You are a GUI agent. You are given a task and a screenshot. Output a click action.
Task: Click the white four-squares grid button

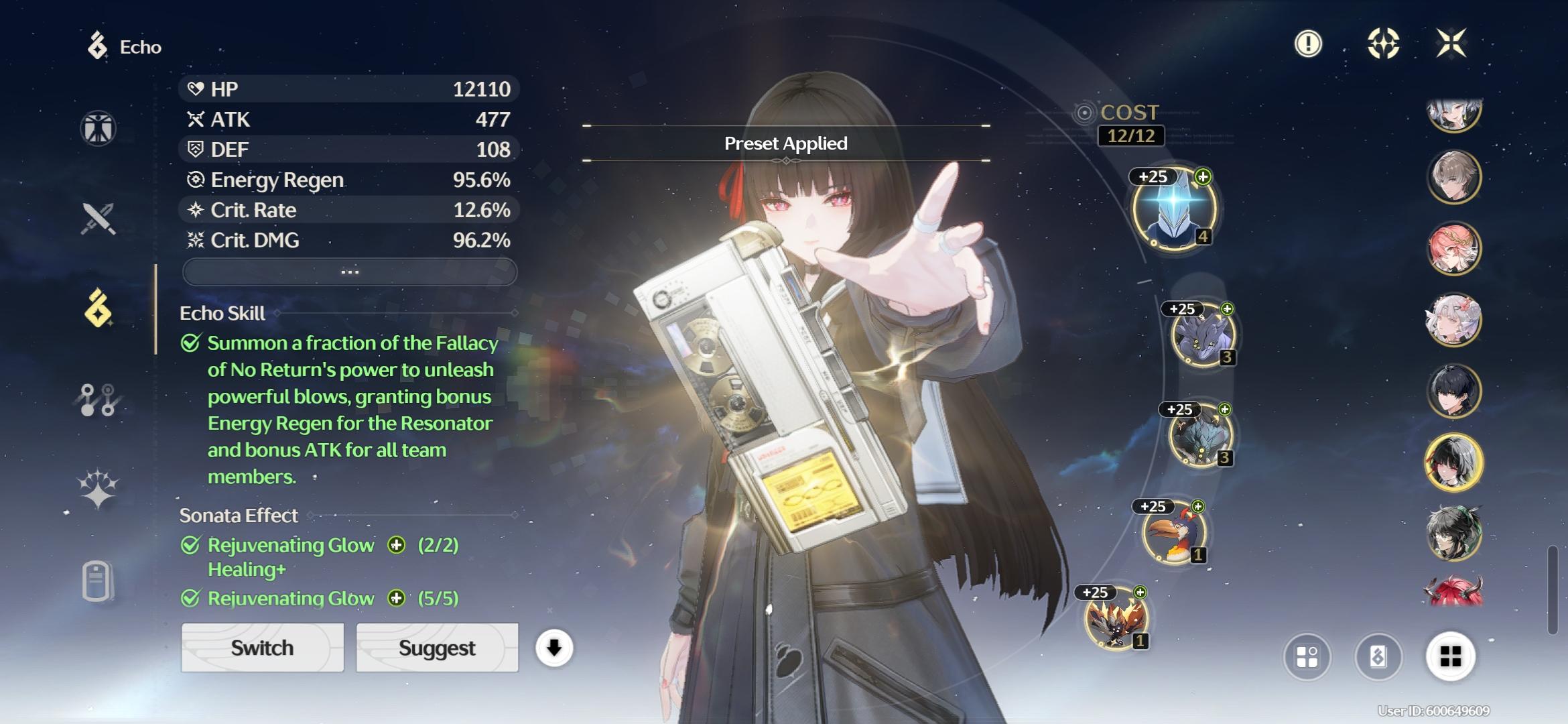(1451, 657)
